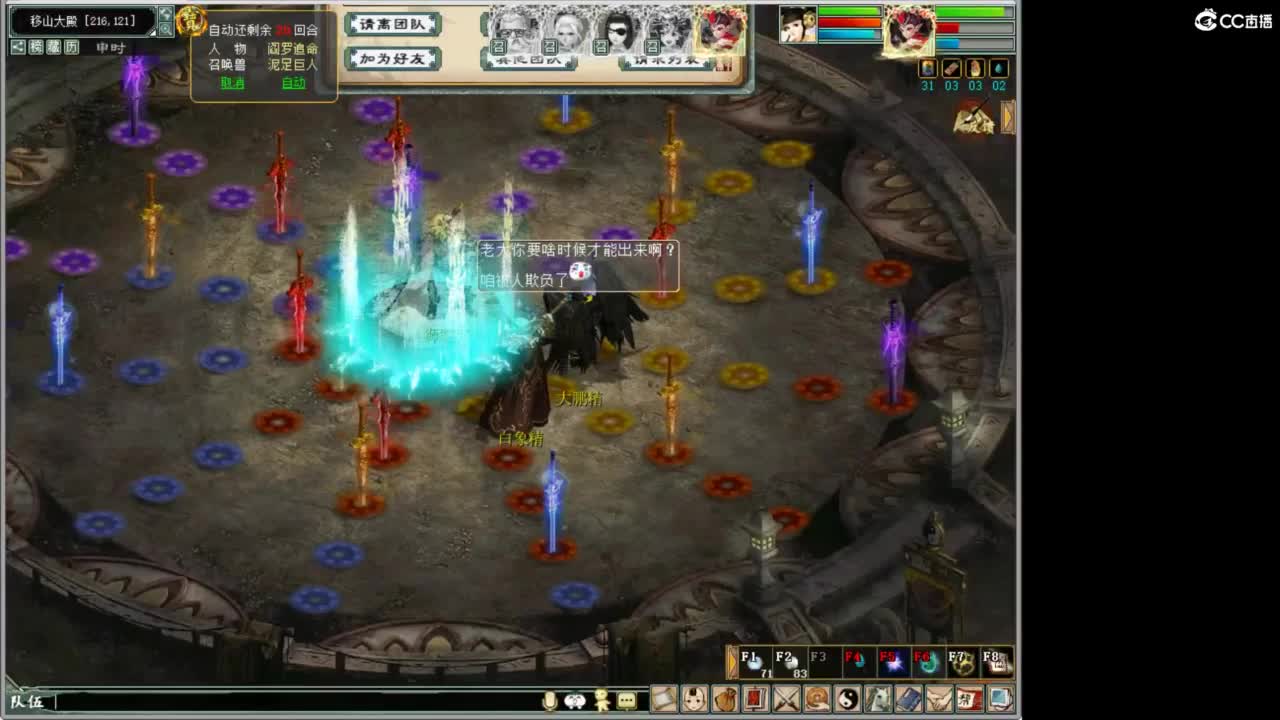This screenshot has width=1280, height=720.
Task: Cast the F5 starburst skill
Action: 893,661
